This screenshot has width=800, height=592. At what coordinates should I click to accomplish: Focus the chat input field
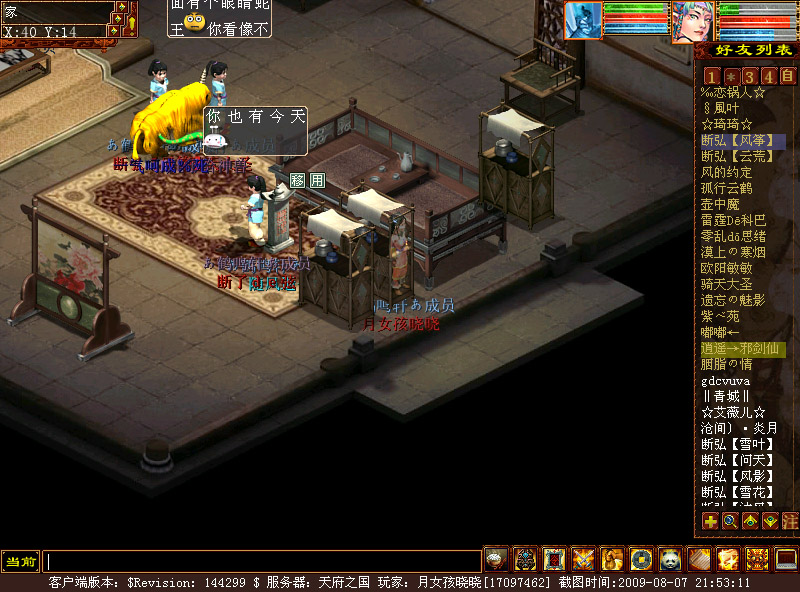pos(262,561)
